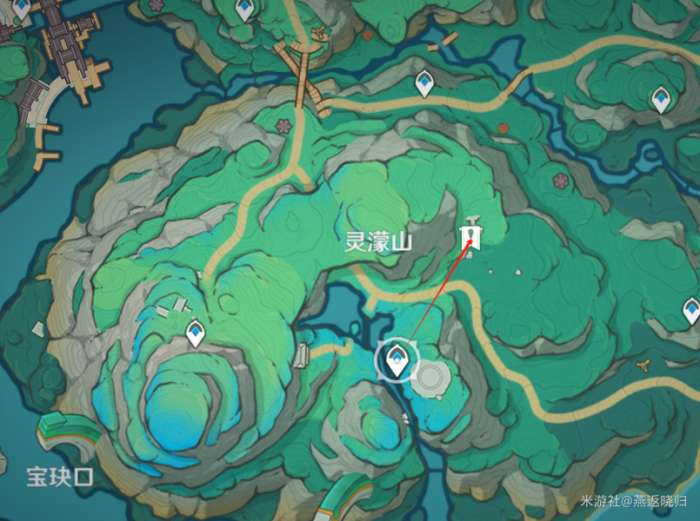Select the highlighted teleport waypoint with ring
Screen dimensions: 700x521
tap(398, 358)
